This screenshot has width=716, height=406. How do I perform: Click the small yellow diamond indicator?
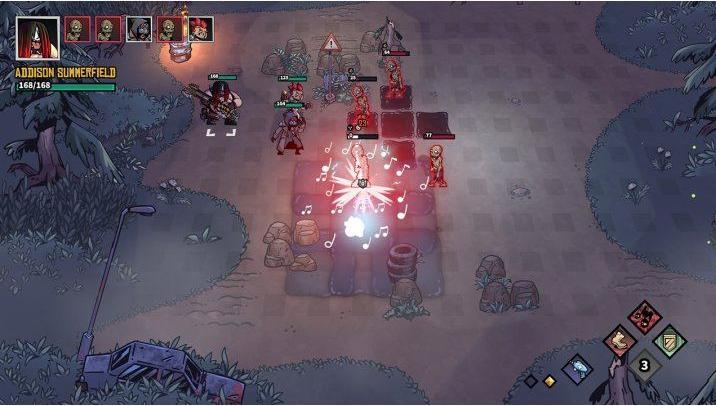coord(549,381)
